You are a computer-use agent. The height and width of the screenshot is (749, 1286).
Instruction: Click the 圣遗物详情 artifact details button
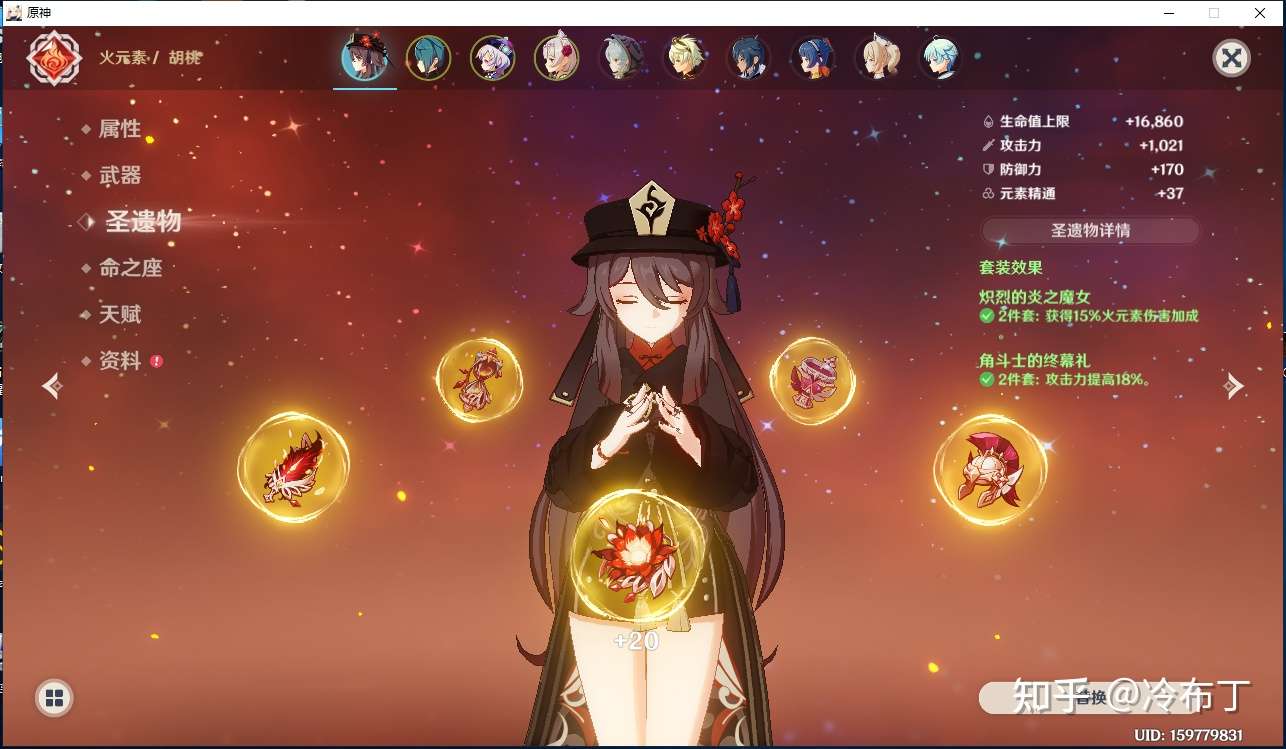[x=1089, y=230]
